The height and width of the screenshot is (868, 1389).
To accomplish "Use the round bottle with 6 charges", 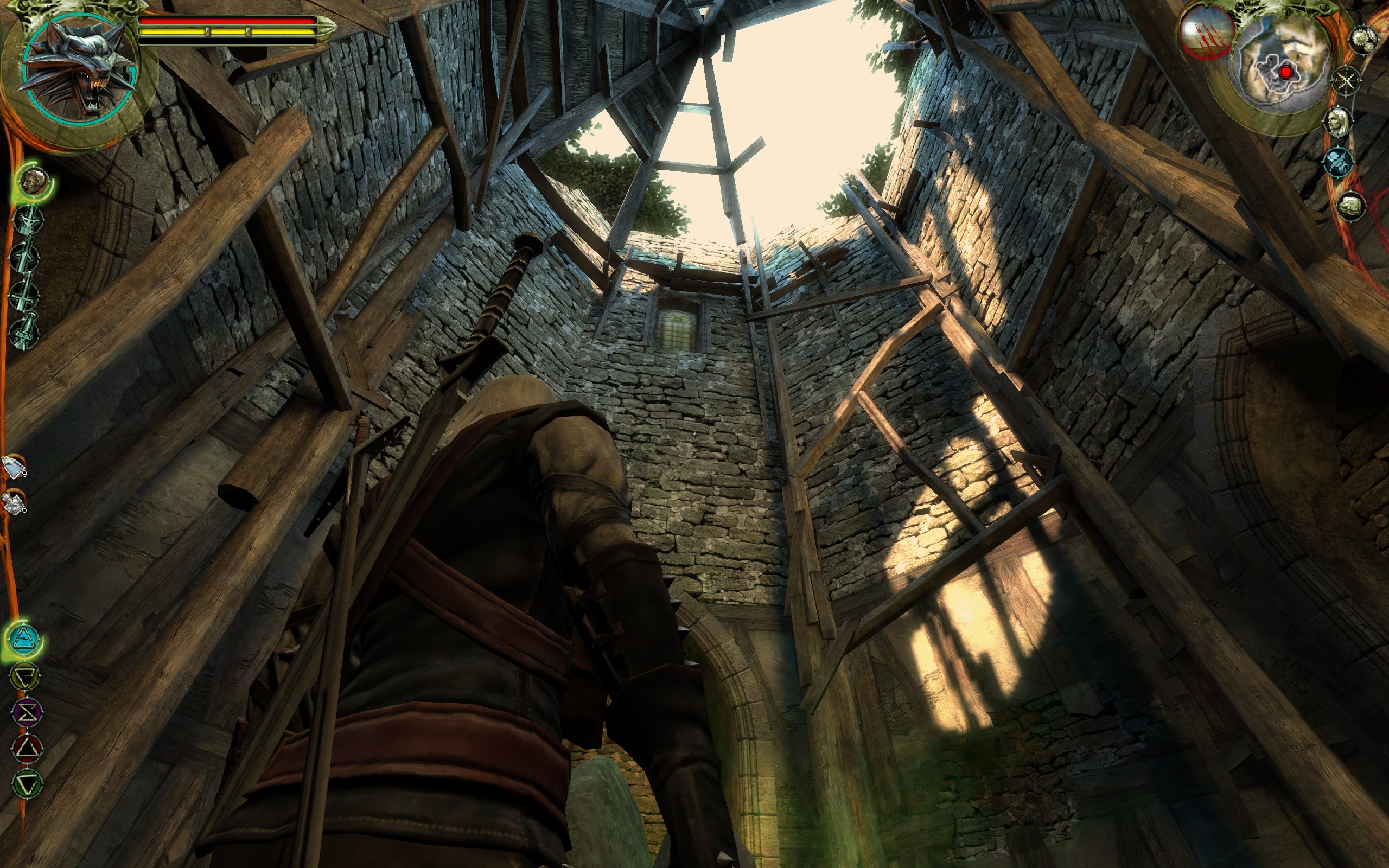I will (x=14, y=502).
